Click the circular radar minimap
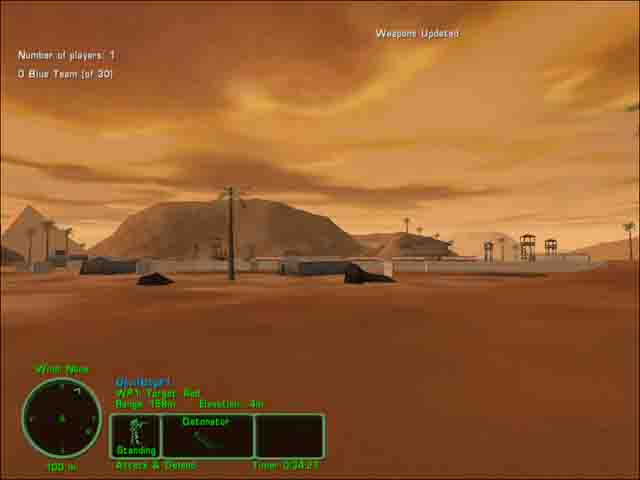Viewport: 640px width, 480px height. pos(62,418)
